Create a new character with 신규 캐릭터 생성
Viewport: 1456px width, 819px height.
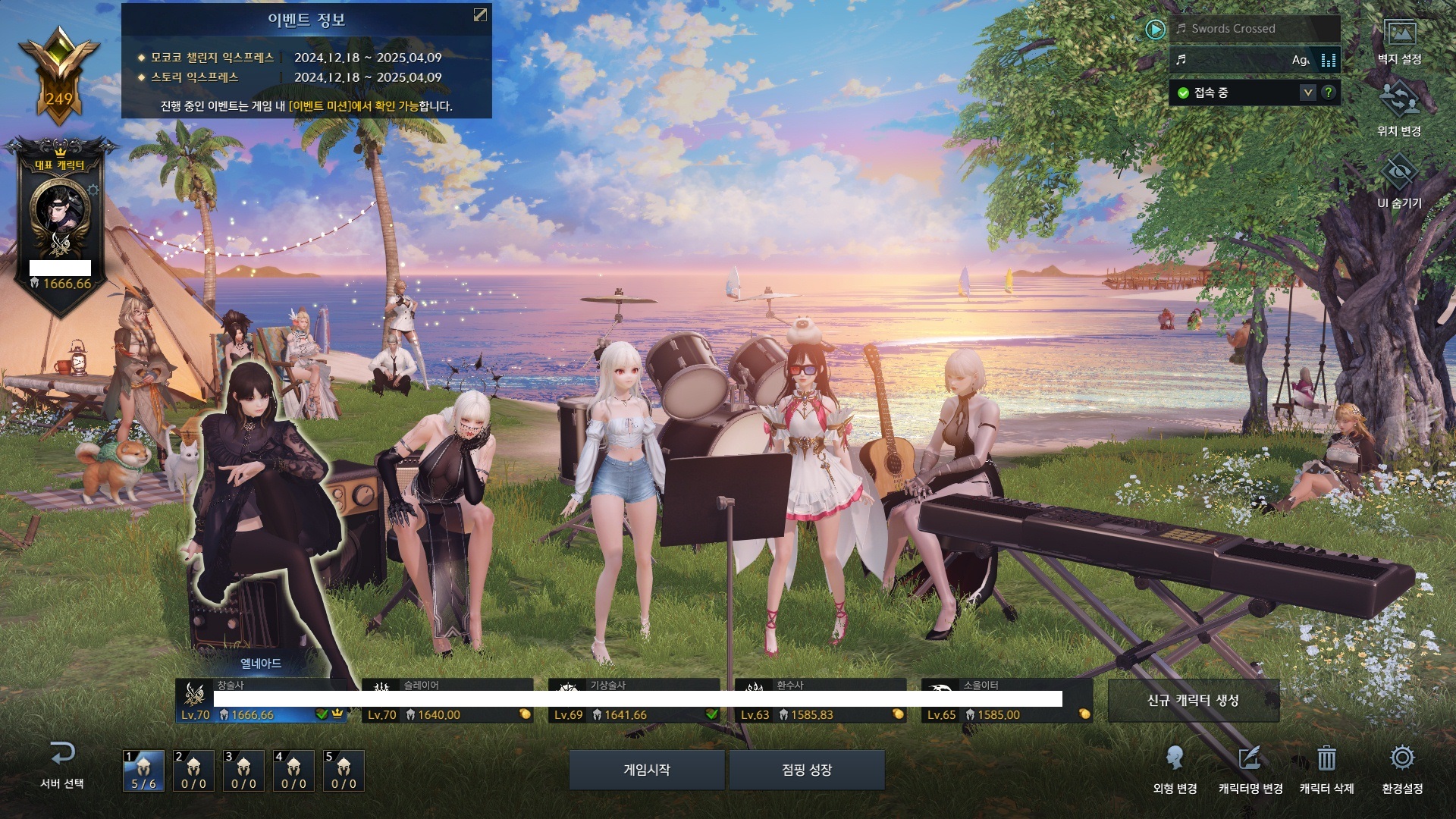[x=1193, y=700]
